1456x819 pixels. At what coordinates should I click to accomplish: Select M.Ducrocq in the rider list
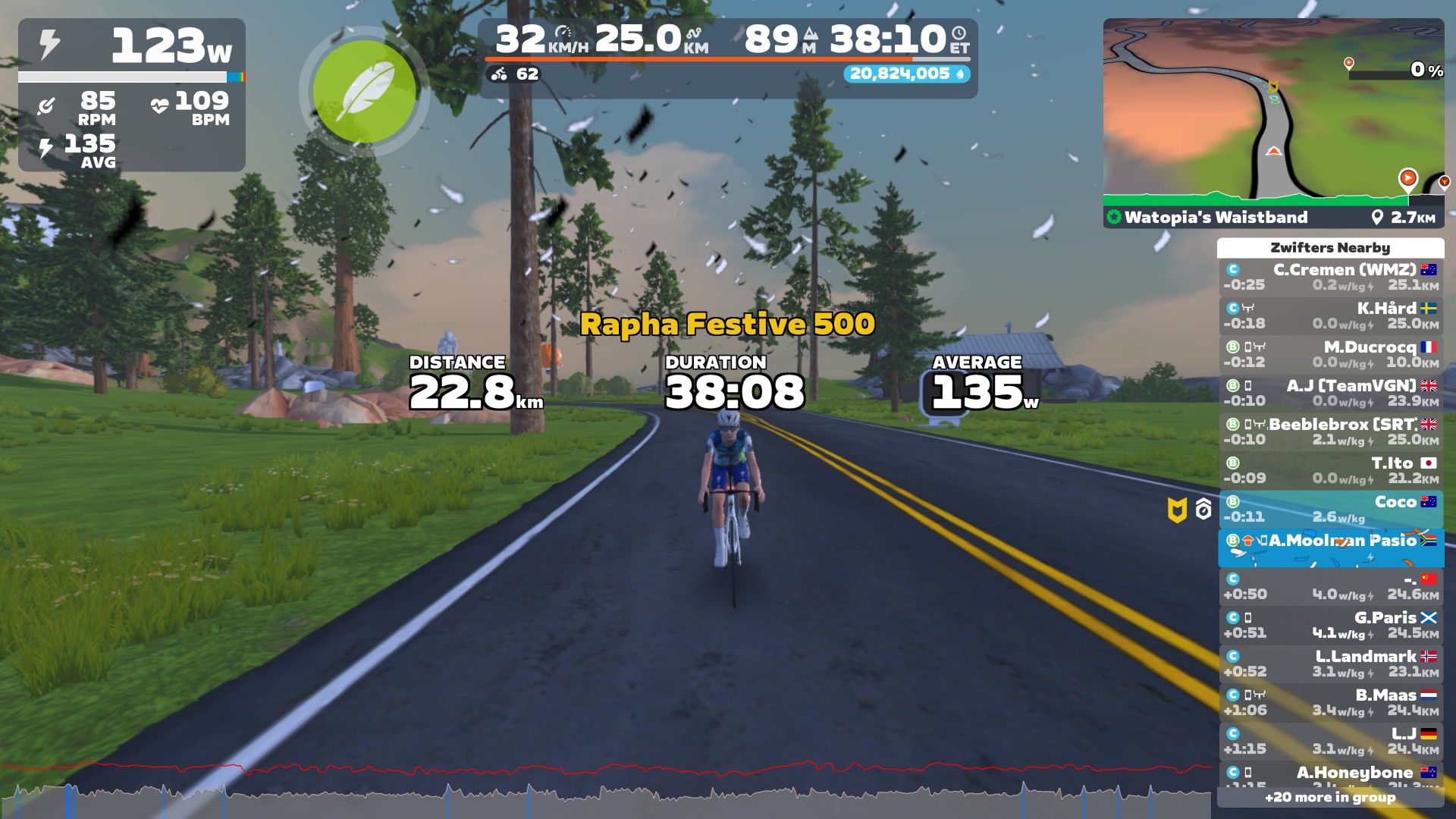coord(1330,355)
